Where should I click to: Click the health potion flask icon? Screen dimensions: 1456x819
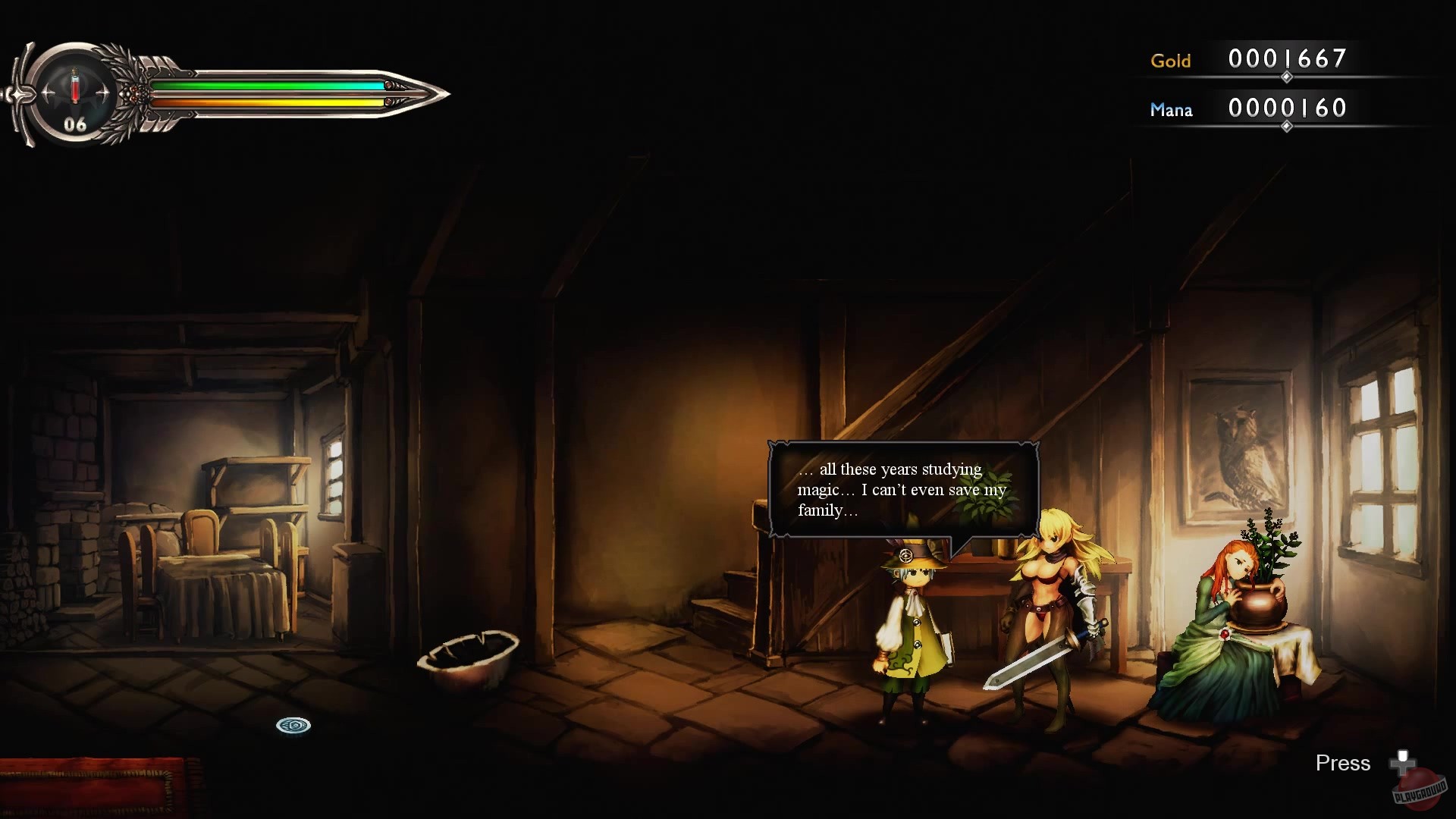coord(74,85)
